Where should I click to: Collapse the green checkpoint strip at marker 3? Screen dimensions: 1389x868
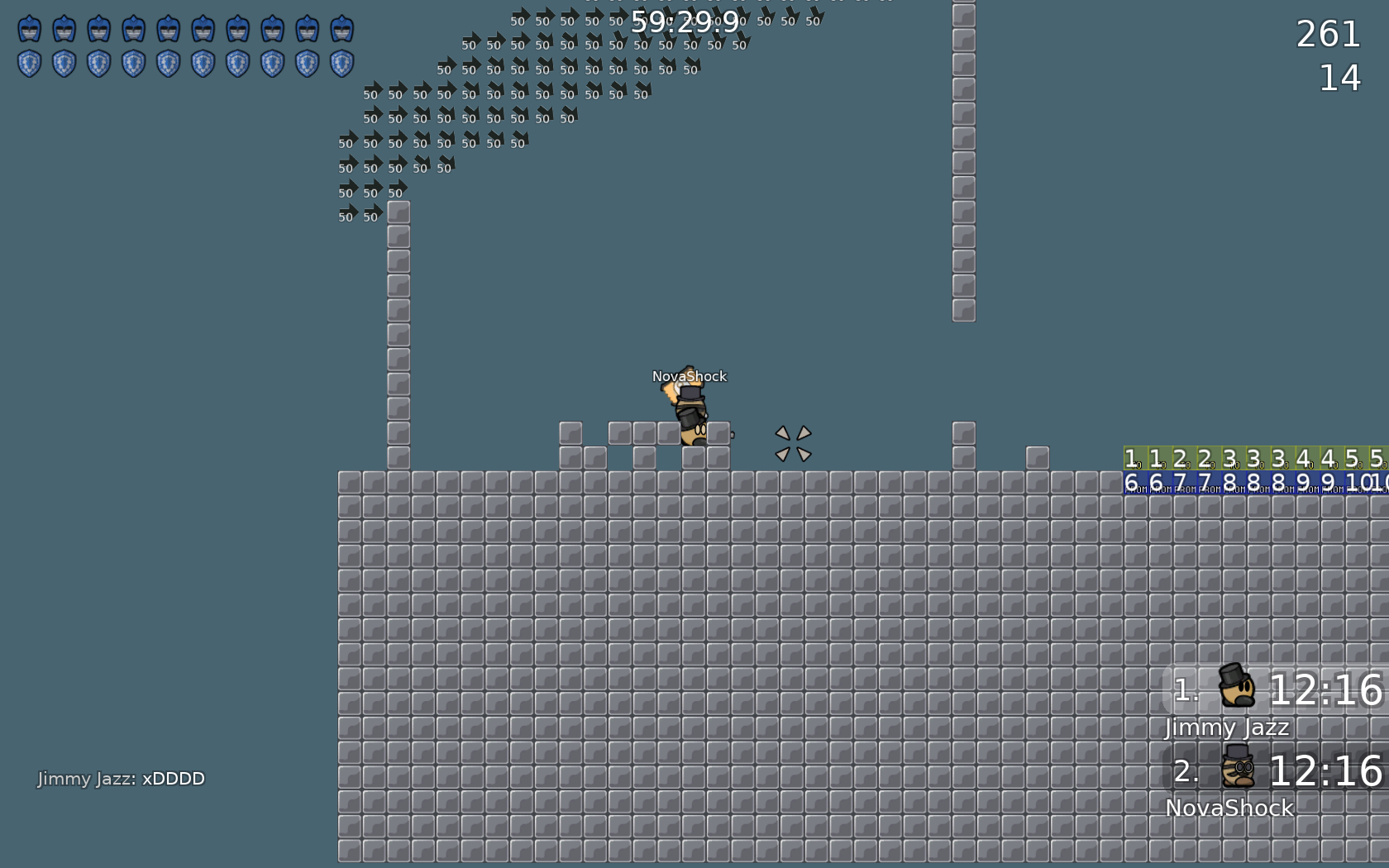pyautogui.click(x=1236, y=459)
